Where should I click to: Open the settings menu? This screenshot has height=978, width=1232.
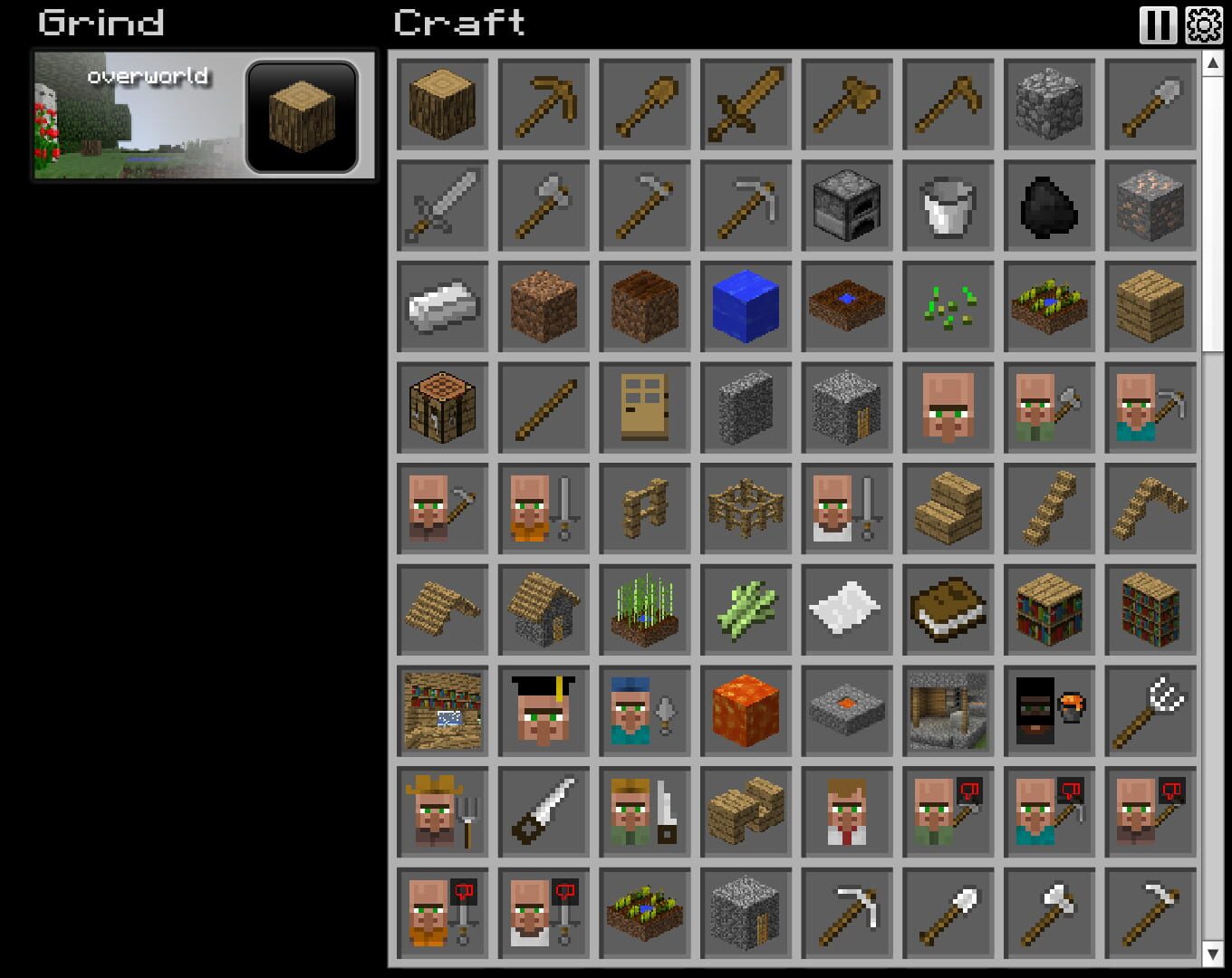click(x=1205, y=25)
